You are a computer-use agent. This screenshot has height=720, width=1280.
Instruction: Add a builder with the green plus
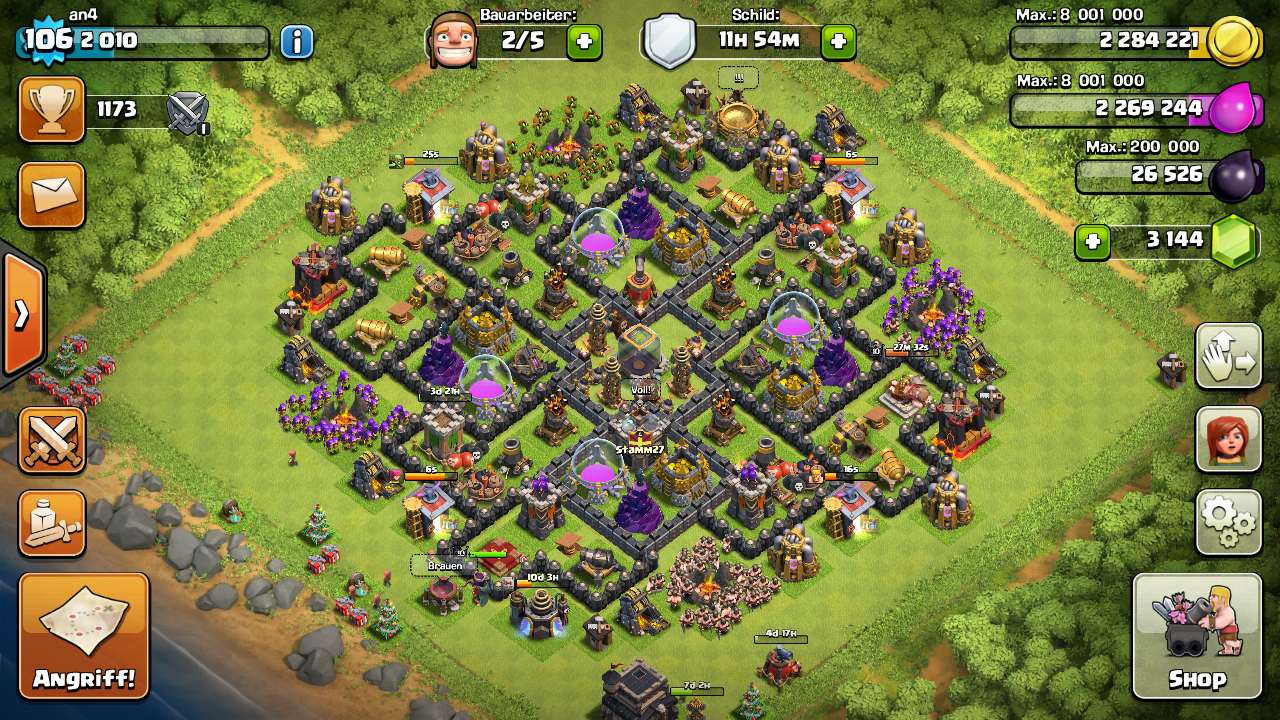(x=584, y=42)
